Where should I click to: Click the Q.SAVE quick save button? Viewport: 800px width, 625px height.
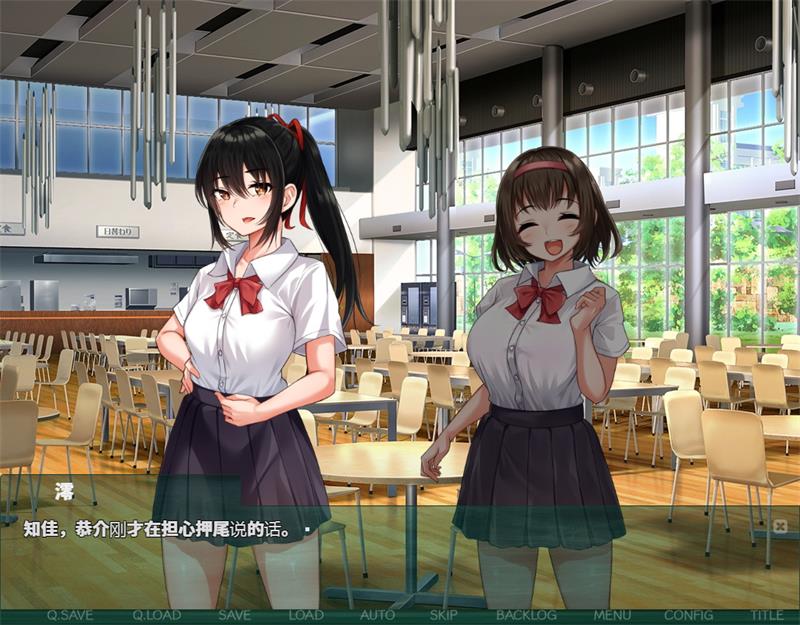click(x=70, y=615)
